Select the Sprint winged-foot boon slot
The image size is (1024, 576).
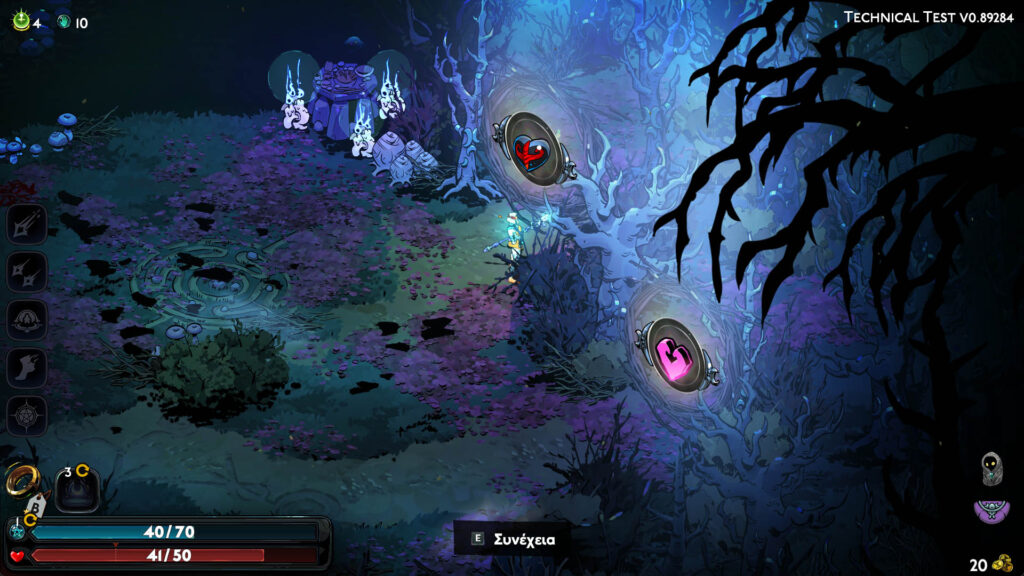click(x=26, y=367)
